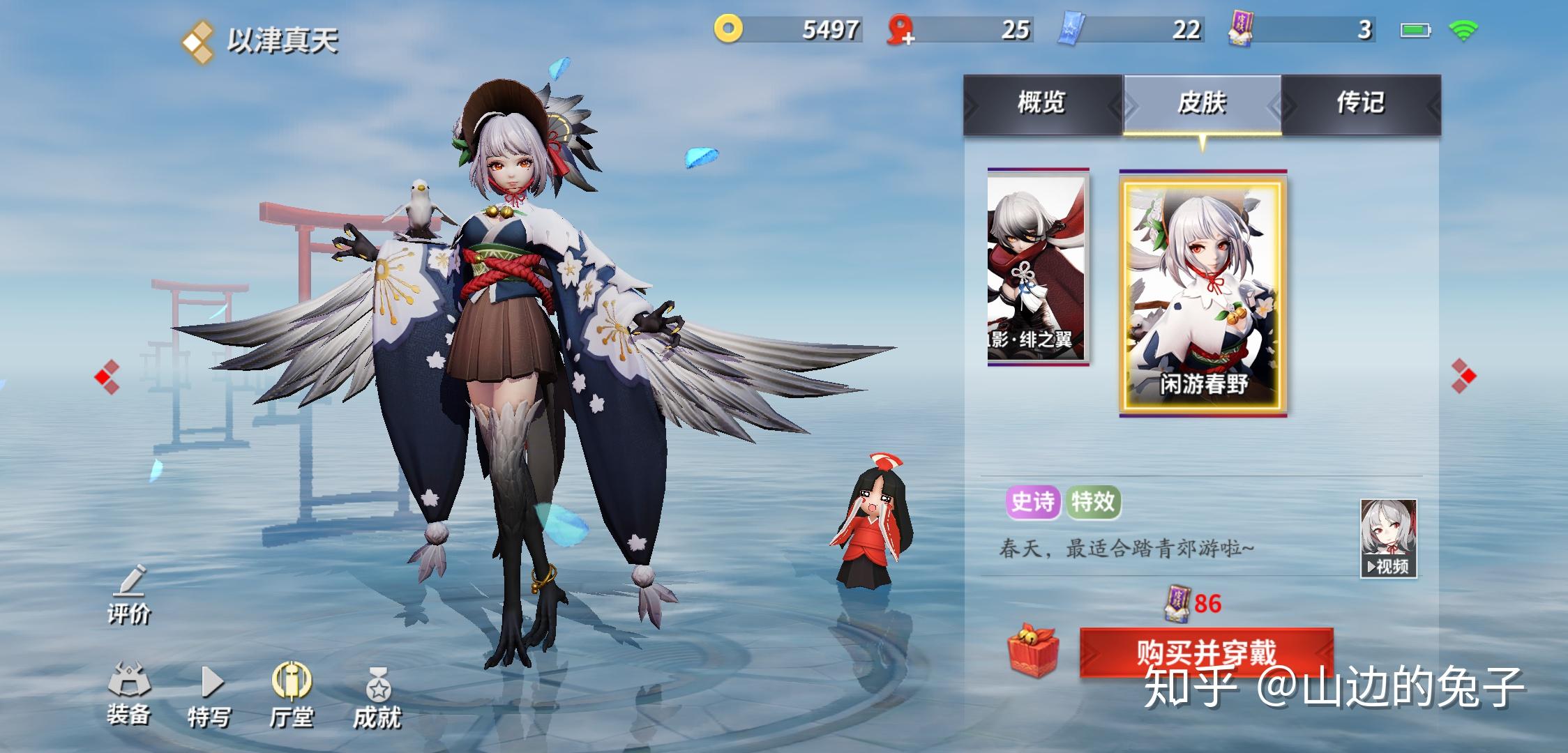Go back via 以津真天 title arrow
The width and height of the screenshot is (1568, 753).
click(195, 40)
